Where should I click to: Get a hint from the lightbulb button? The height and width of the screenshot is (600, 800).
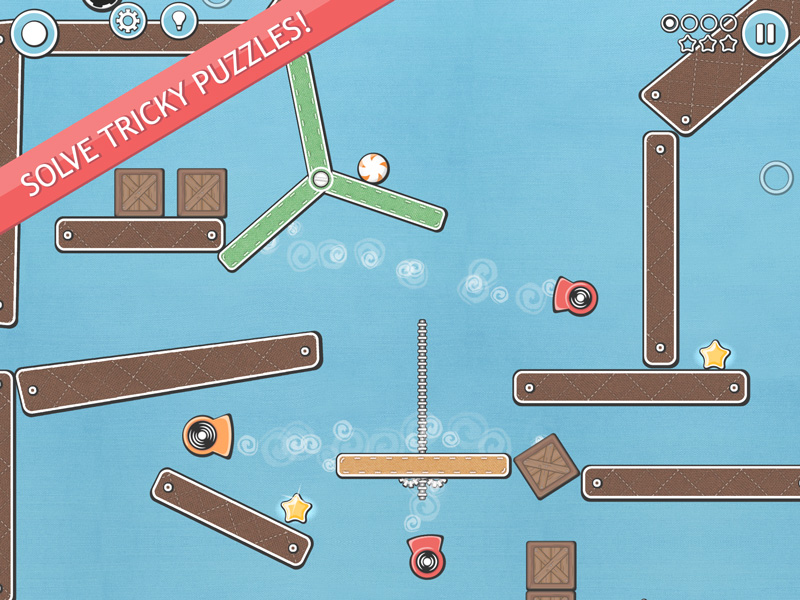click(179, 19)
